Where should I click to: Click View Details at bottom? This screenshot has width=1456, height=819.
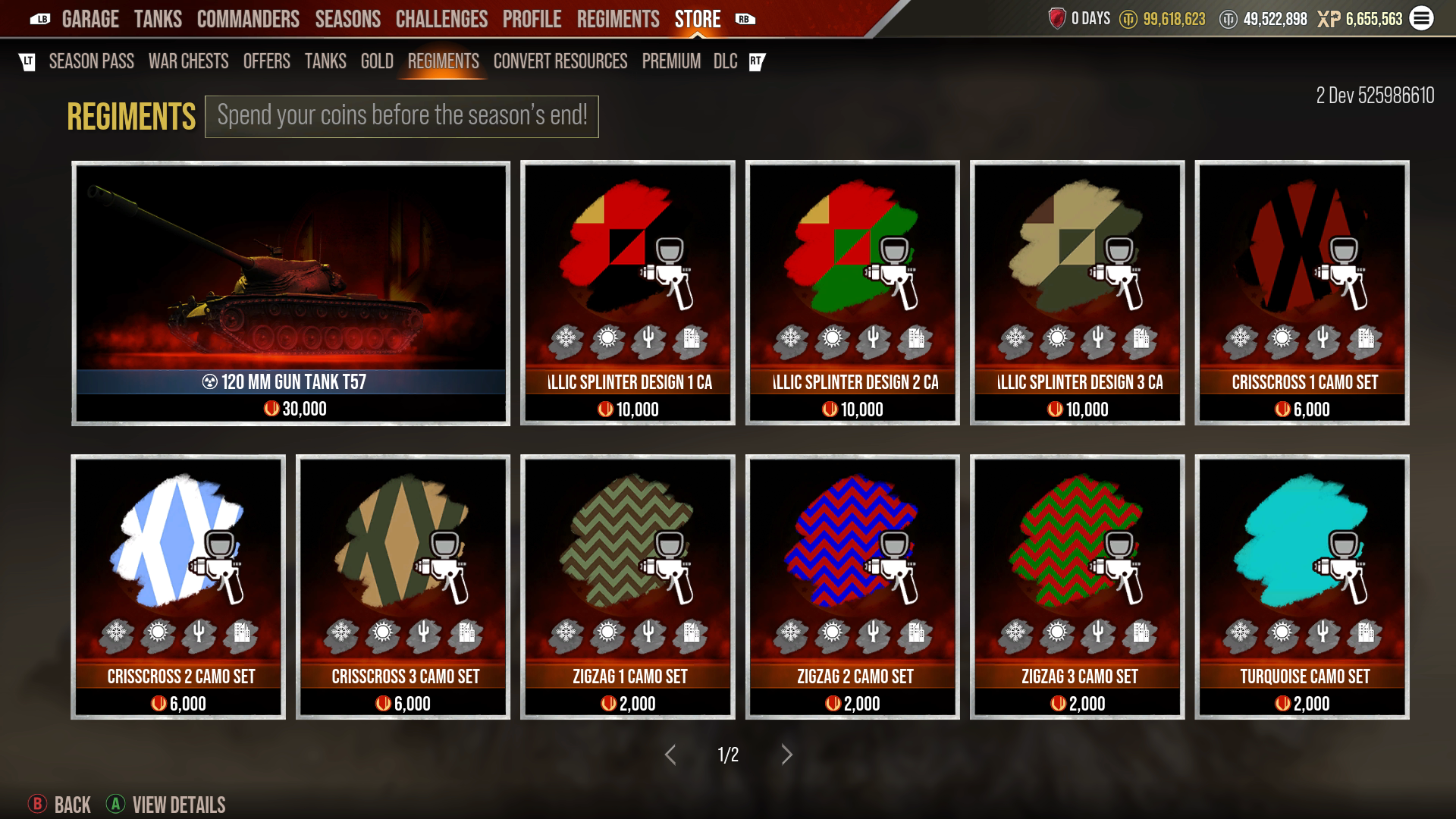[178, 805]
